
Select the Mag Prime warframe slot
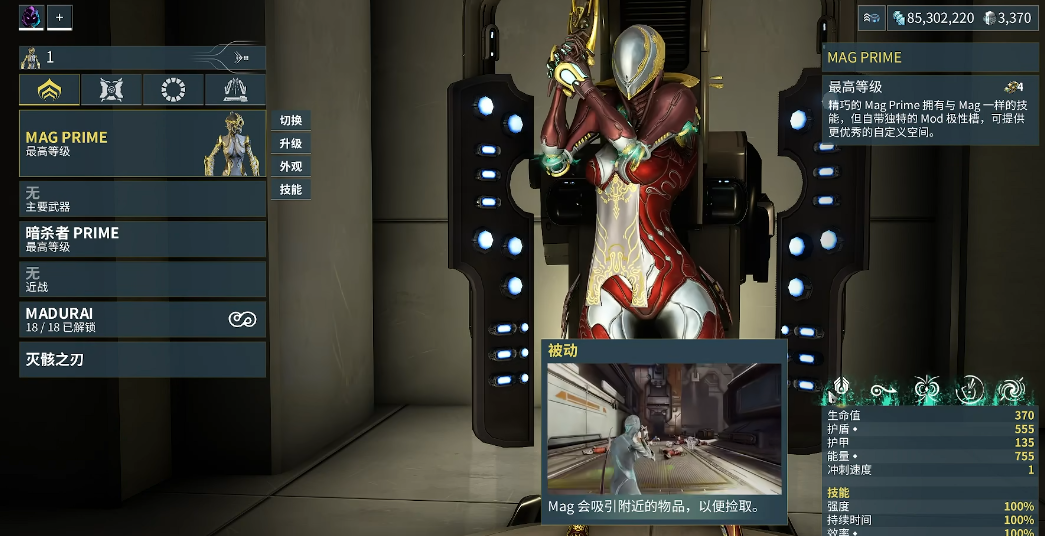click(142, 144)
